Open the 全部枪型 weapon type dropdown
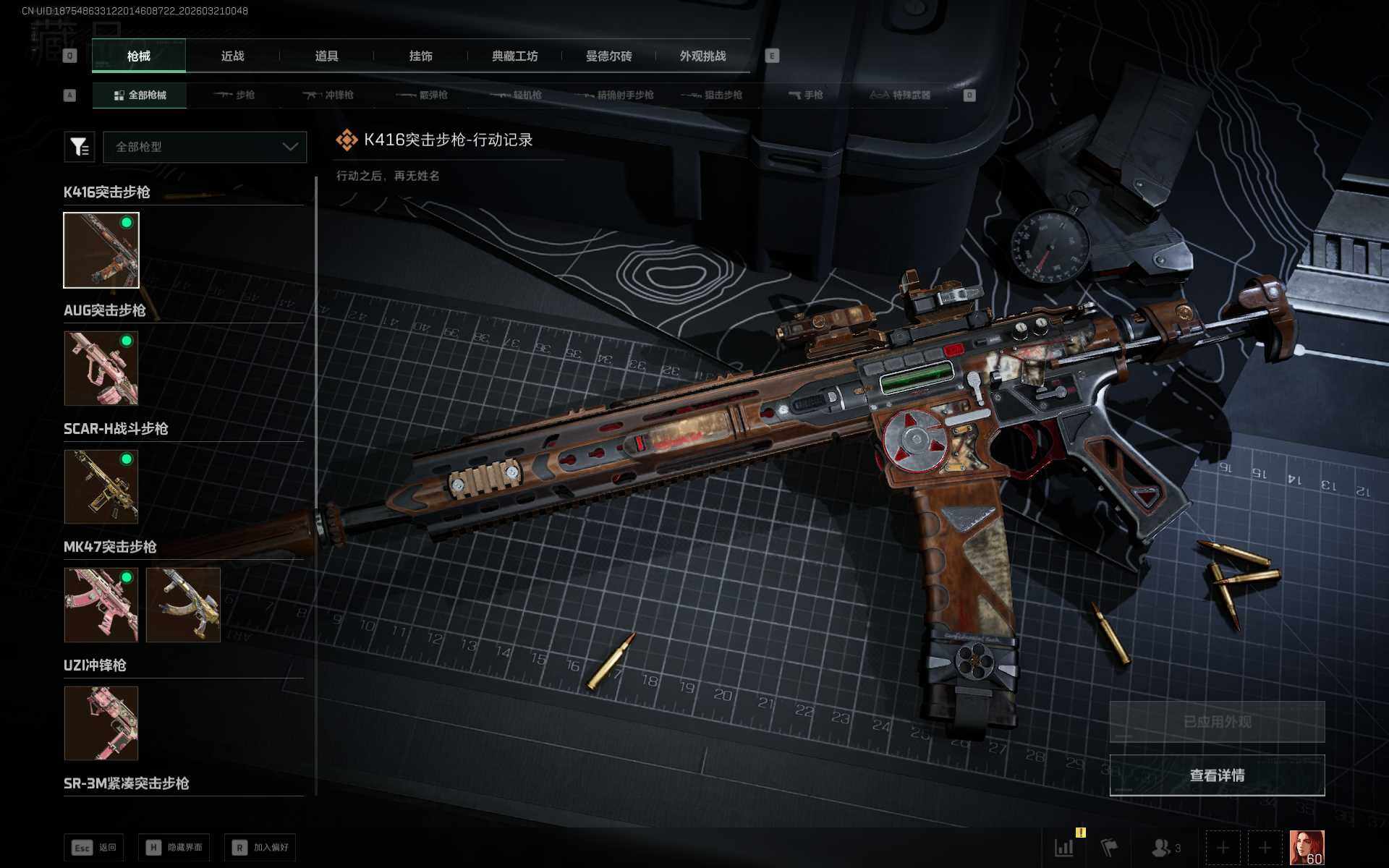The image size is (1389, 868). (205, 147)
